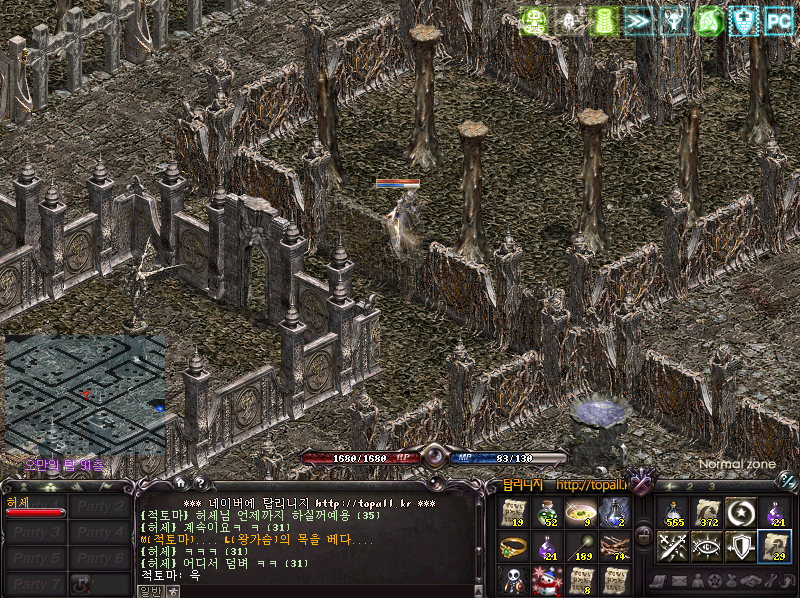Image resolution: width=800 pixels, height=598 pixels.
Task: Use the white potion stack of 565
Action: (x=673, y=513)
